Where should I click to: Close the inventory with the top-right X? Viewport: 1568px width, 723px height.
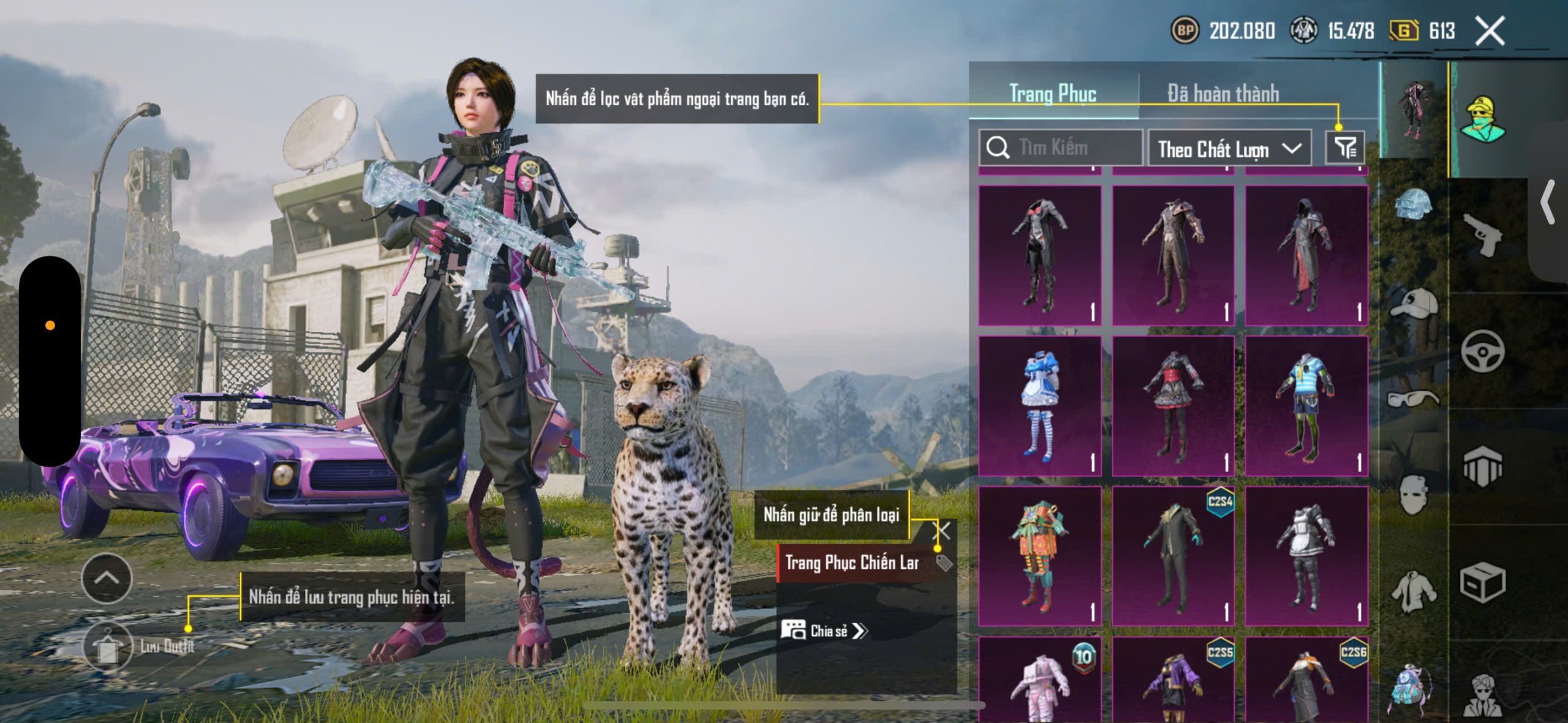pyautogui.click(x=1490, y=31)
